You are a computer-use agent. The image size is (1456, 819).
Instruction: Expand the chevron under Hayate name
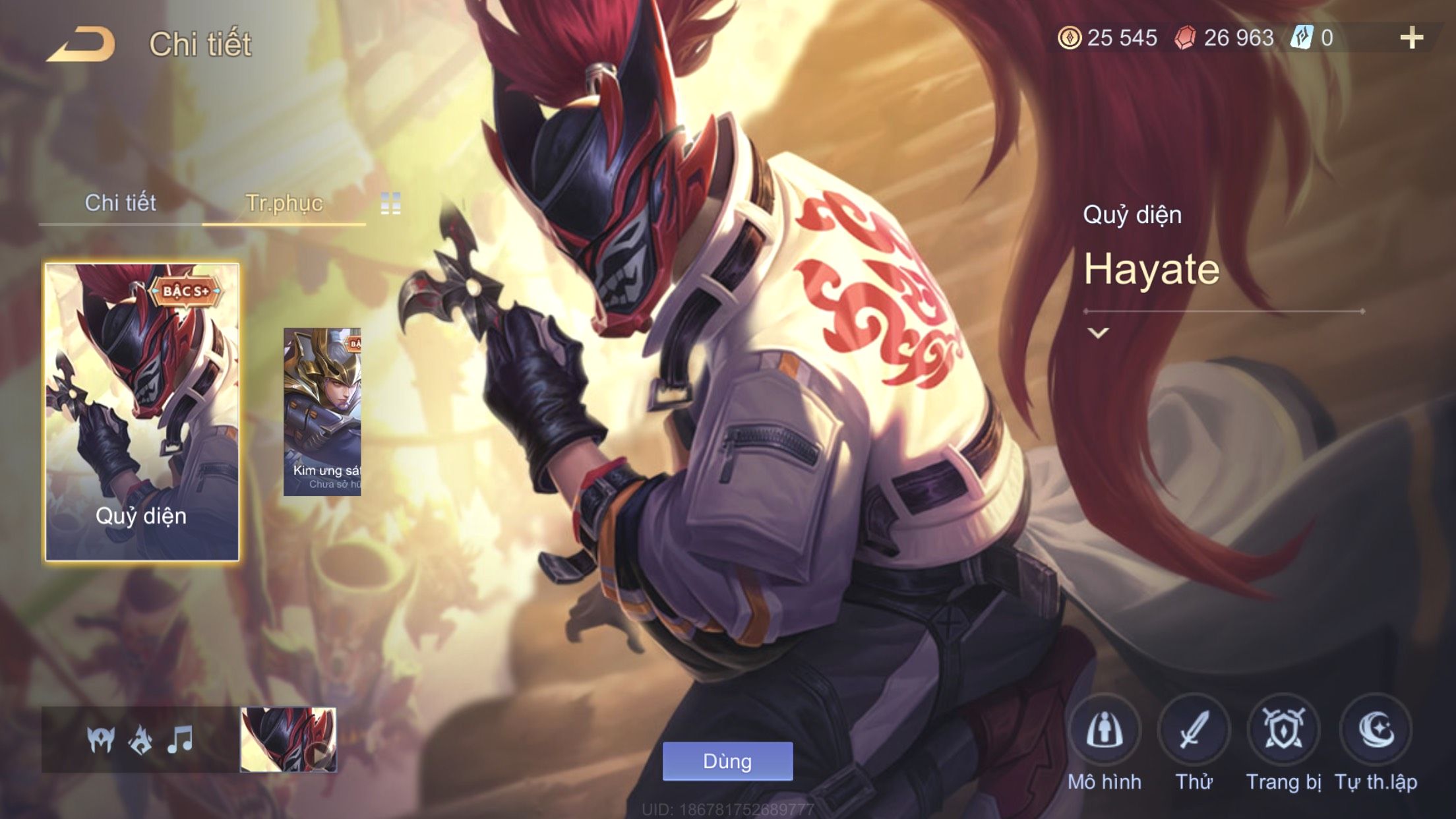1098,333
